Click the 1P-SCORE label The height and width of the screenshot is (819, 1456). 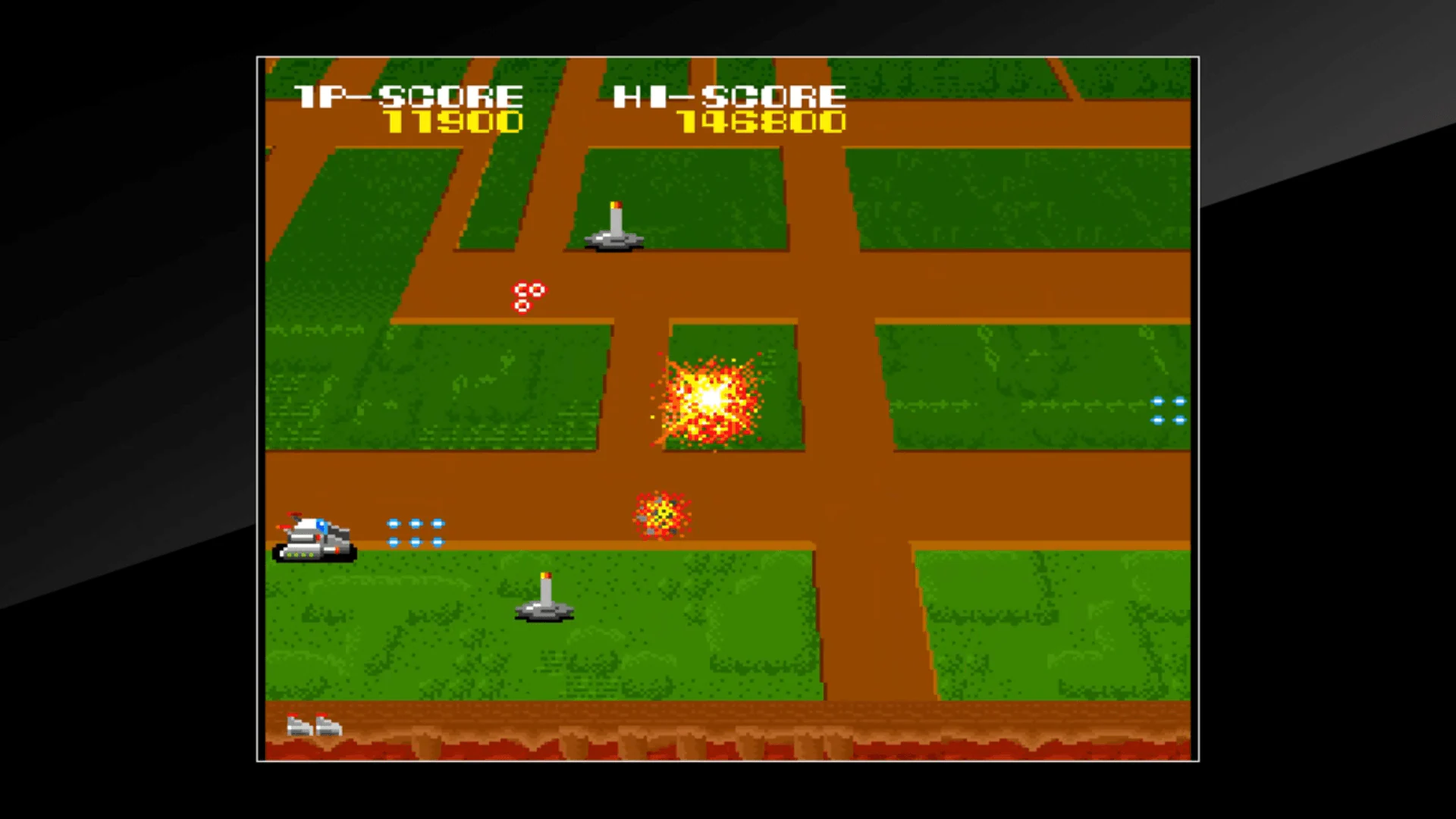(409, 95)
